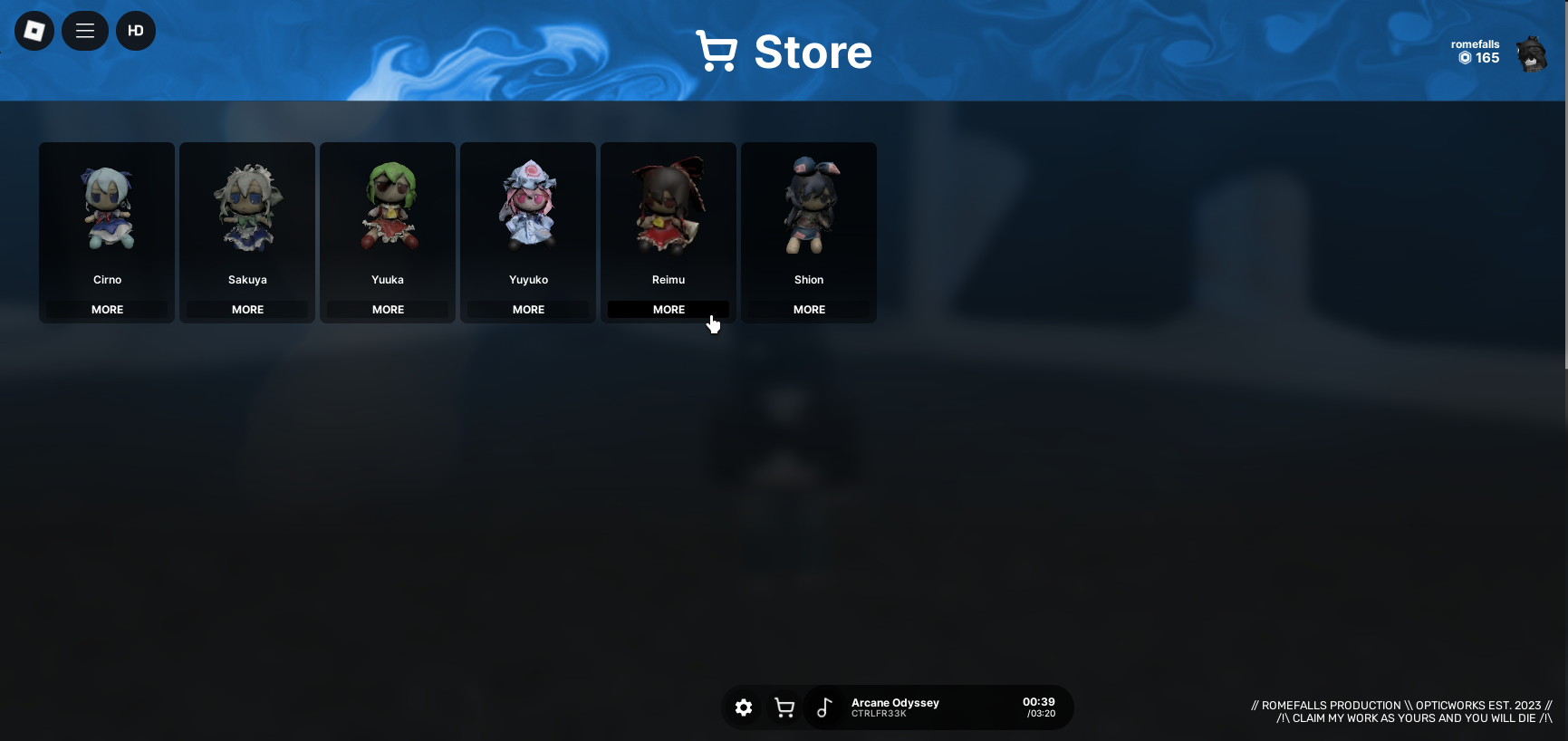
Task: Click the 00:39 playback time display
Action: pos(1038,701)
